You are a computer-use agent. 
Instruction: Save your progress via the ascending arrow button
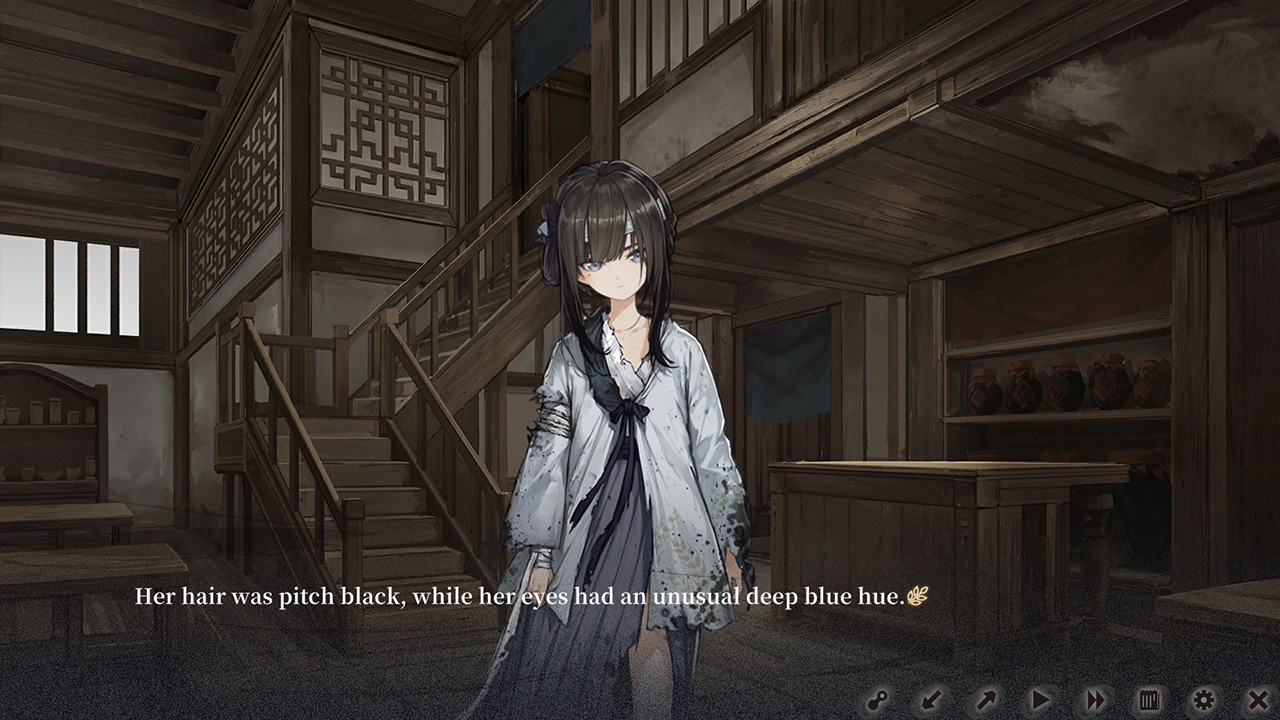(x=986, y=699)
